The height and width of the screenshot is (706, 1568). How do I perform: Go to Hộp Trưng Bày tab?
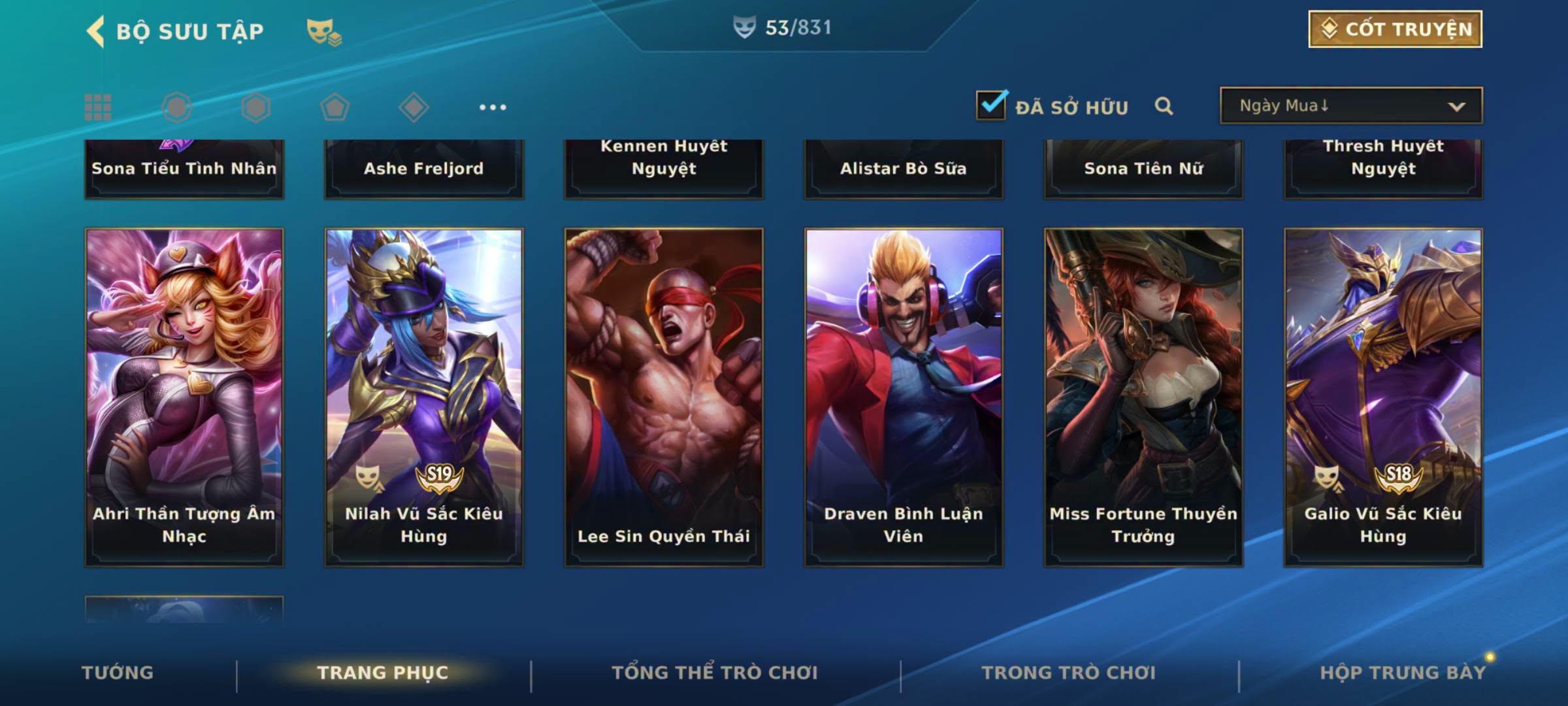[1402, 673]
